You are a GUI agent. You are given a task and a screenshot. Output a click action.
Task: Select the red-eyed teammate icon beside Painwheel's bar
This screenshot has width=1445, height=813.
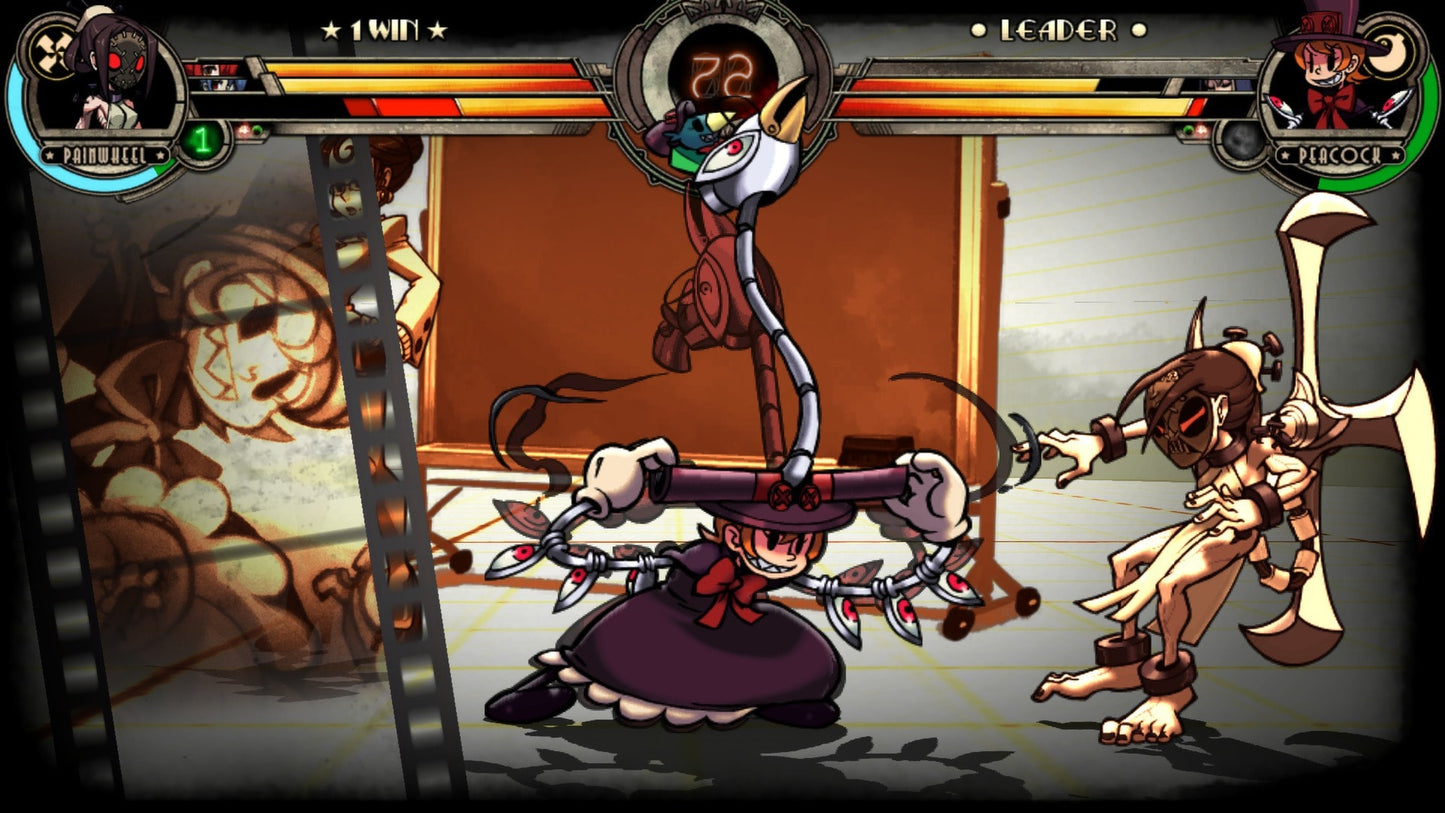[213, 70]
